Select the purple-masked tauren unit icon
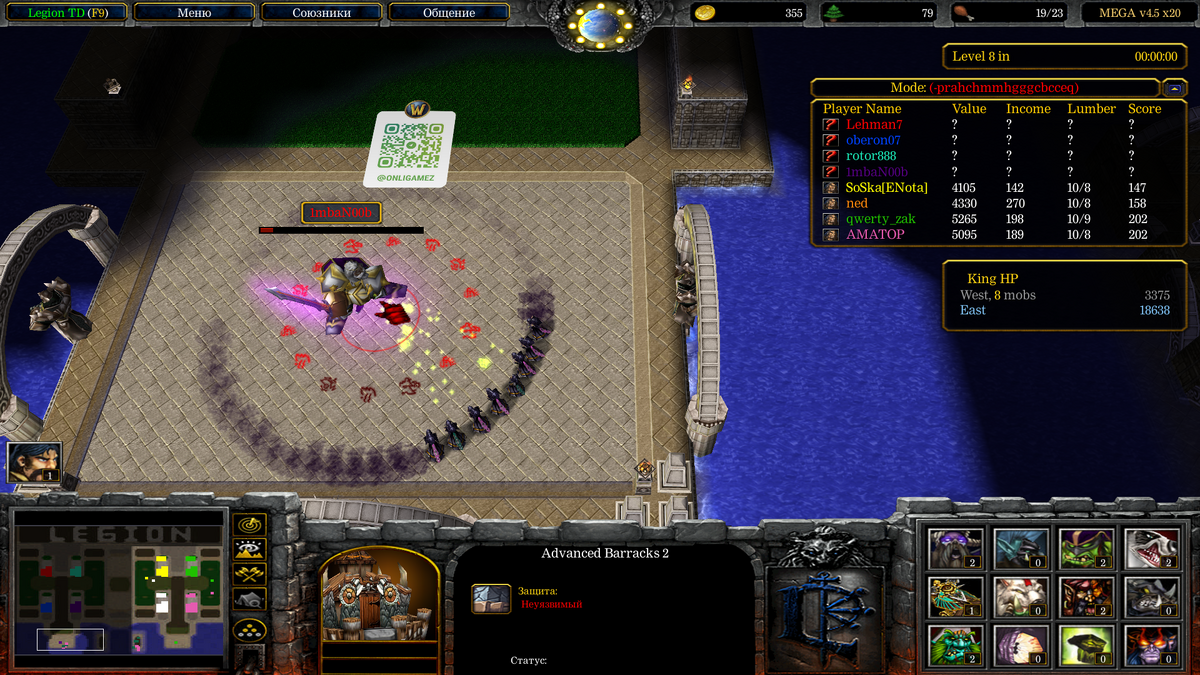1200x675 pixels. (956, 549)
